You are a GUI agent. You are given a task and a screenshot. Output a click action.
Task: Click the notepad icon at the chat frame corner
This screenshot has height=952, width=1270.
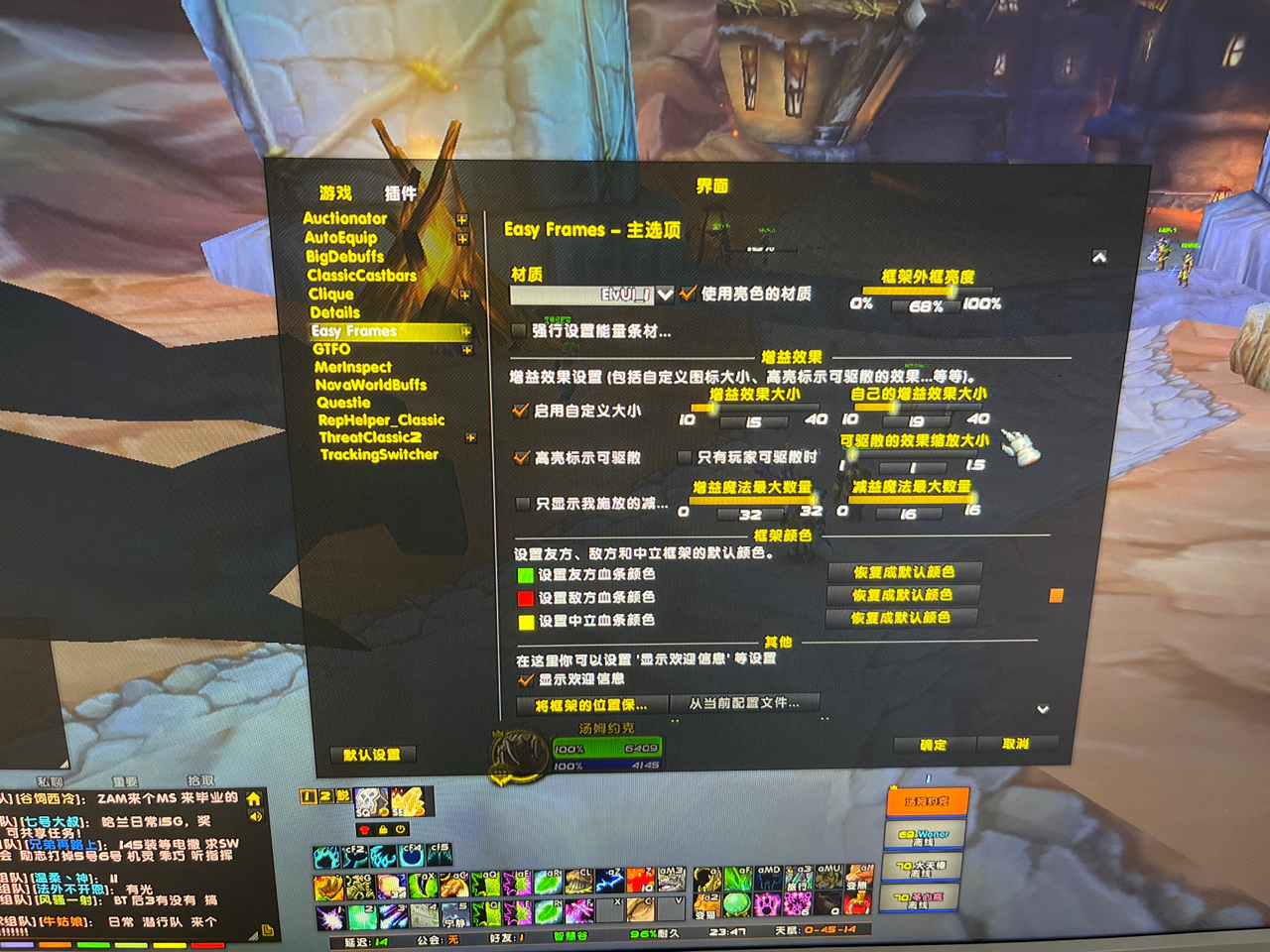266,930
